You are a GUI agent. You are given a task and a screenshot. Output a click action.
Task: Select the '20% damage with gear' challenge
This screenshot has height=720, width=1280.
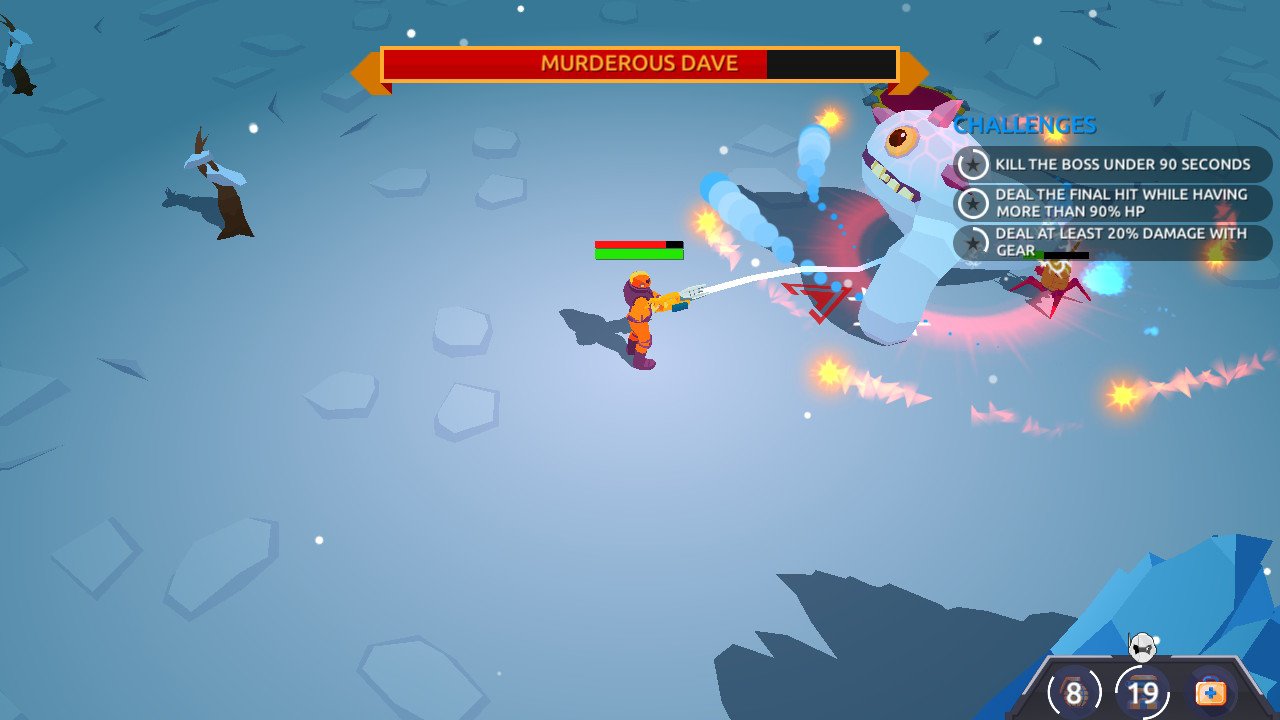pos(1112,242)
